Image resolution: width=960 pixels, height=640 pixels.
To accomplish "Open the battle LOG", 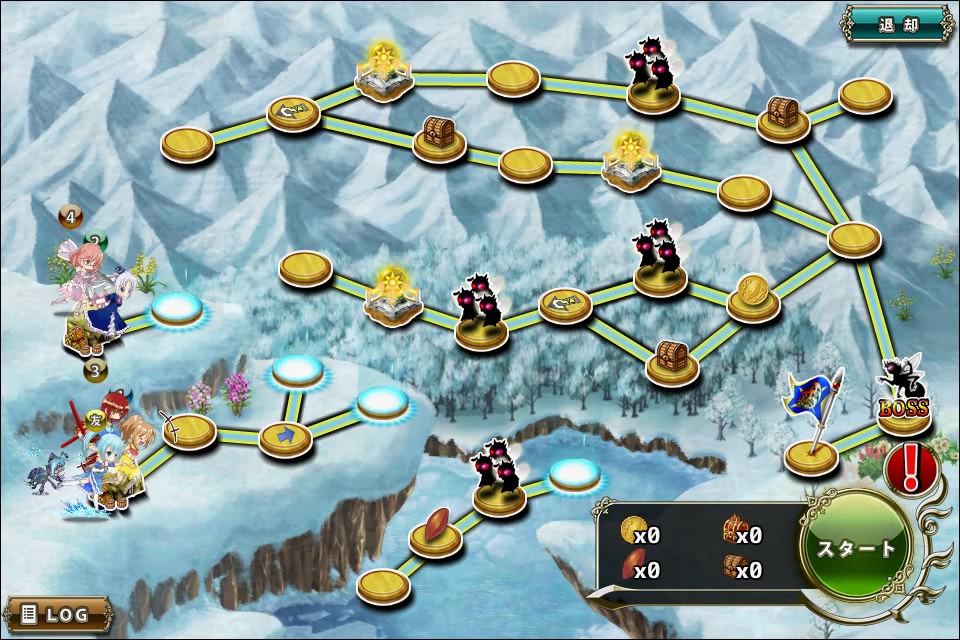I will tap(57, 614).
